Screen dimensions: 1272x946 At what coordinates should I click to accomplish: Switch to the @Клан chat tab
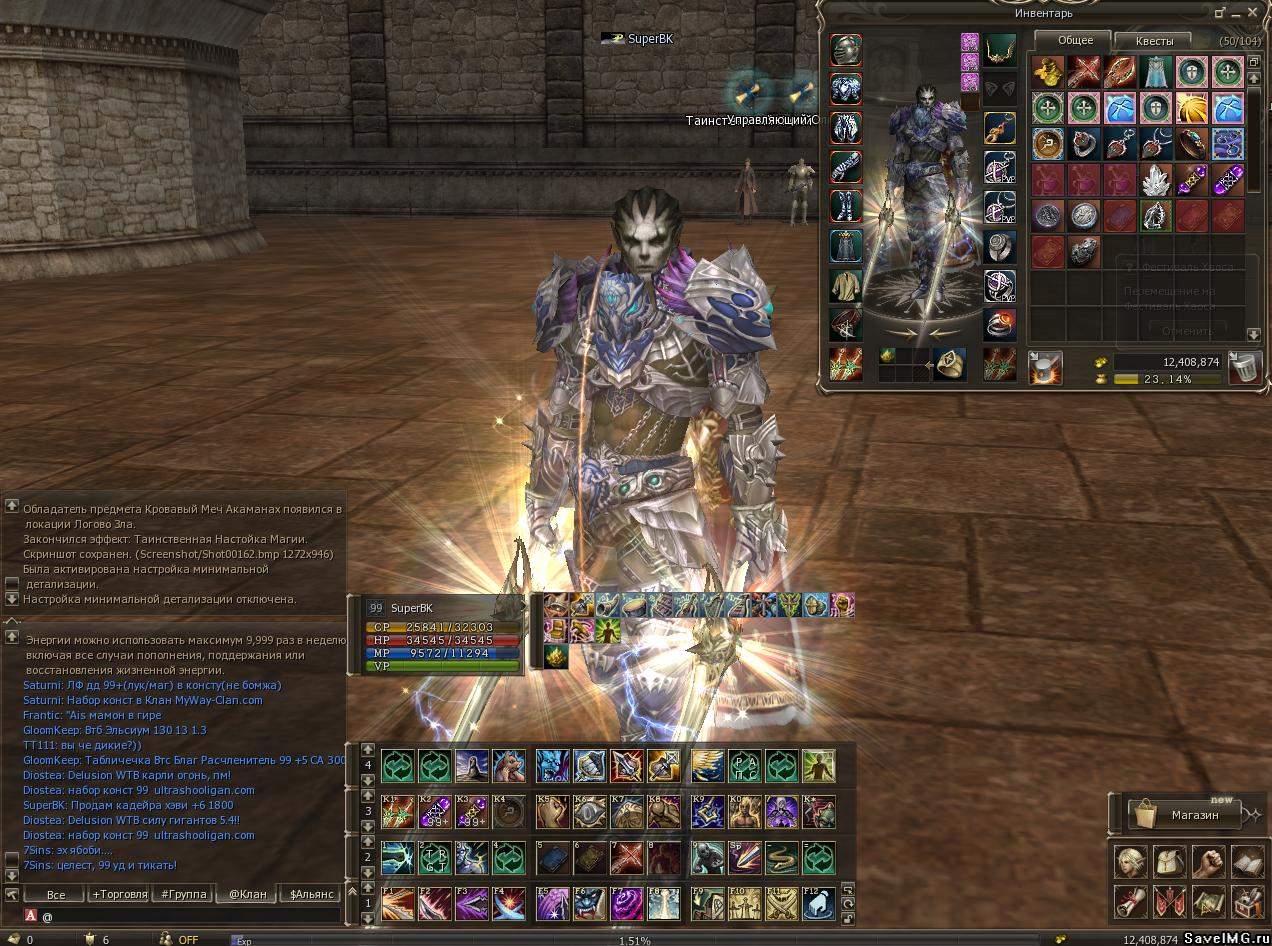[x=247, y=894]
